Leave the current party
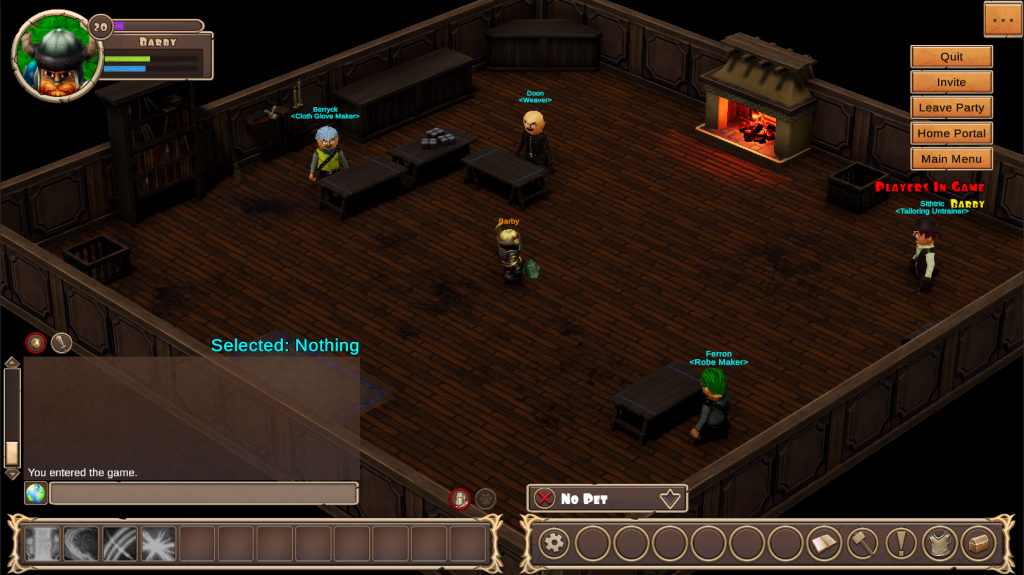The height and width of the screenshot is (575, 1024). pyautogui.click(x=951, y=108)
